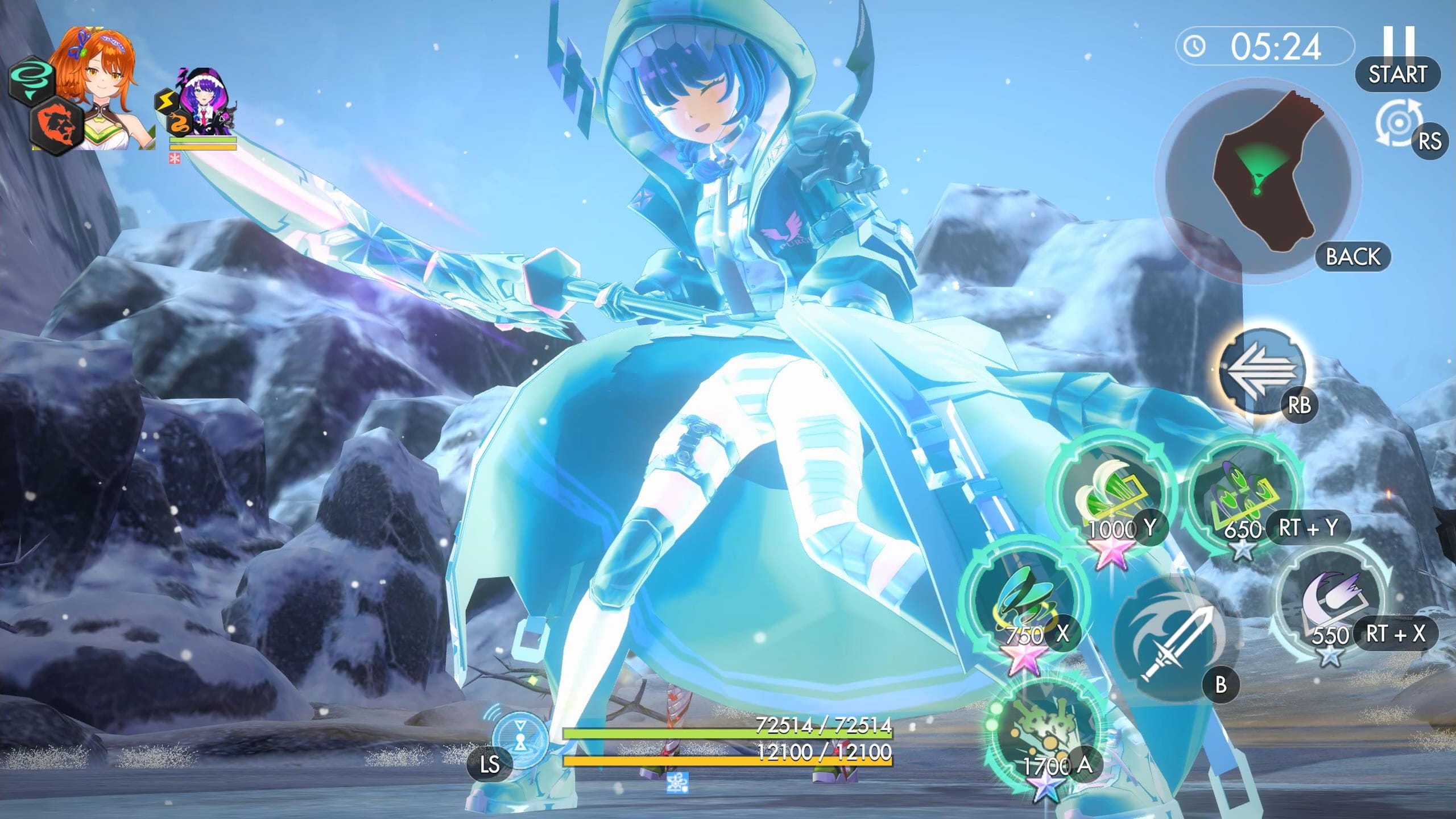Image resolution: width=1456 pixels, height=819 pixels.
Task: Toggle the camera lock-on target icon
Action: (x=1398, y=124)
